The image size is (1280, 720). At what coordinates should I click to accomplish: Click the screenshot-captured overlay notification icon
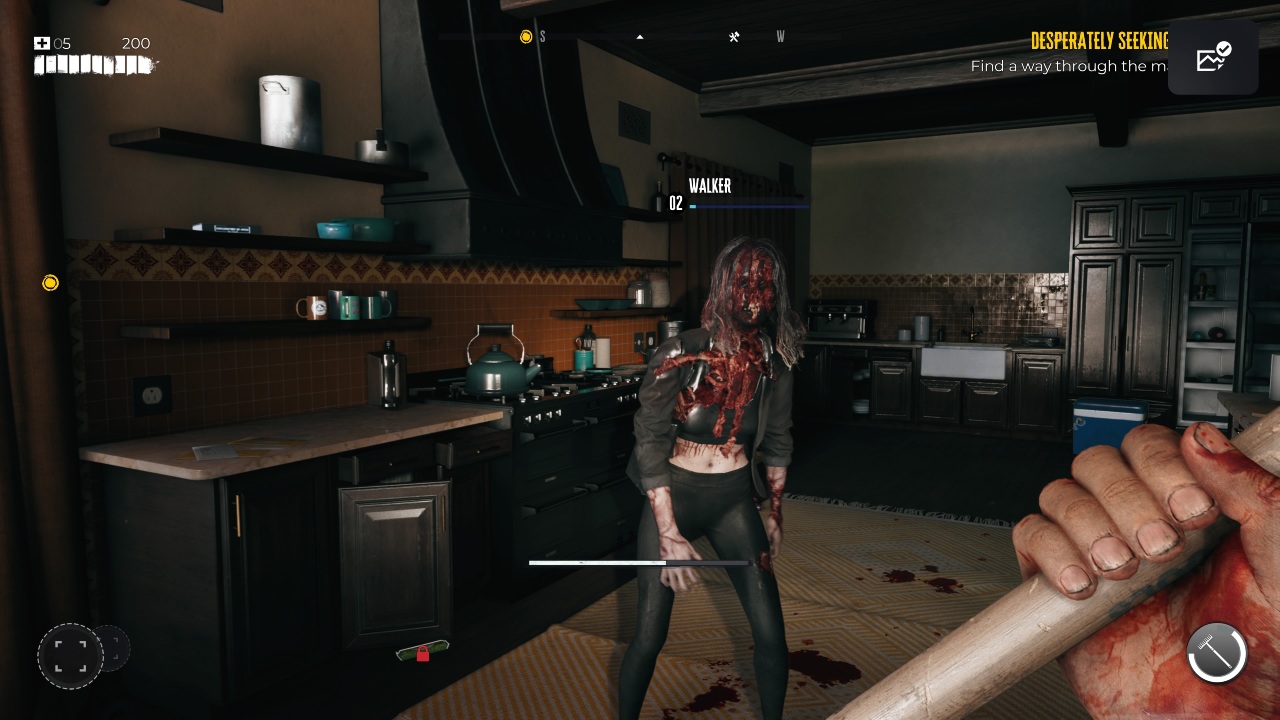point(1213,58)
